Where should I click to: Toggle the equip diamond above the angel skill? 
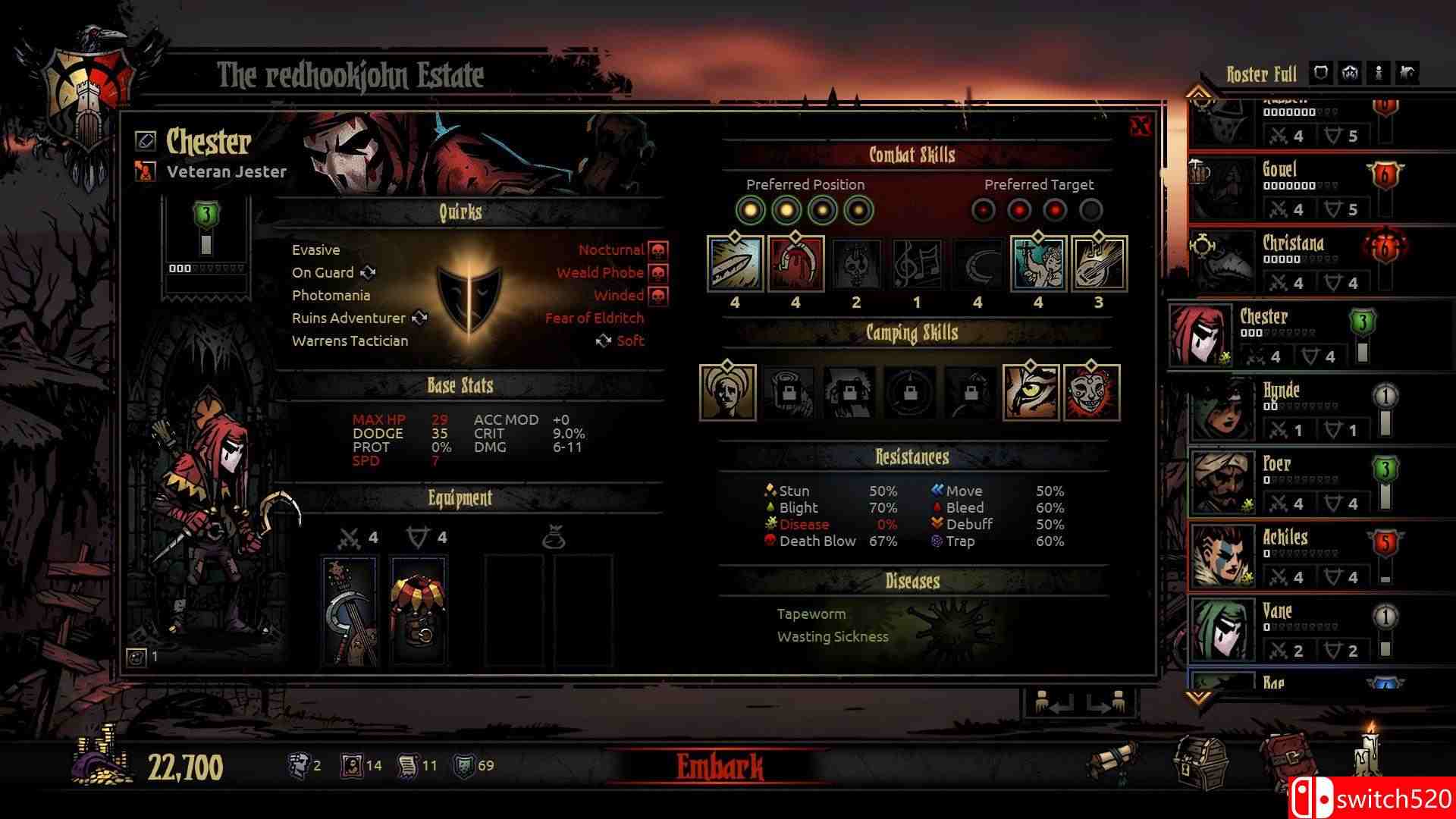point(1037,237)
